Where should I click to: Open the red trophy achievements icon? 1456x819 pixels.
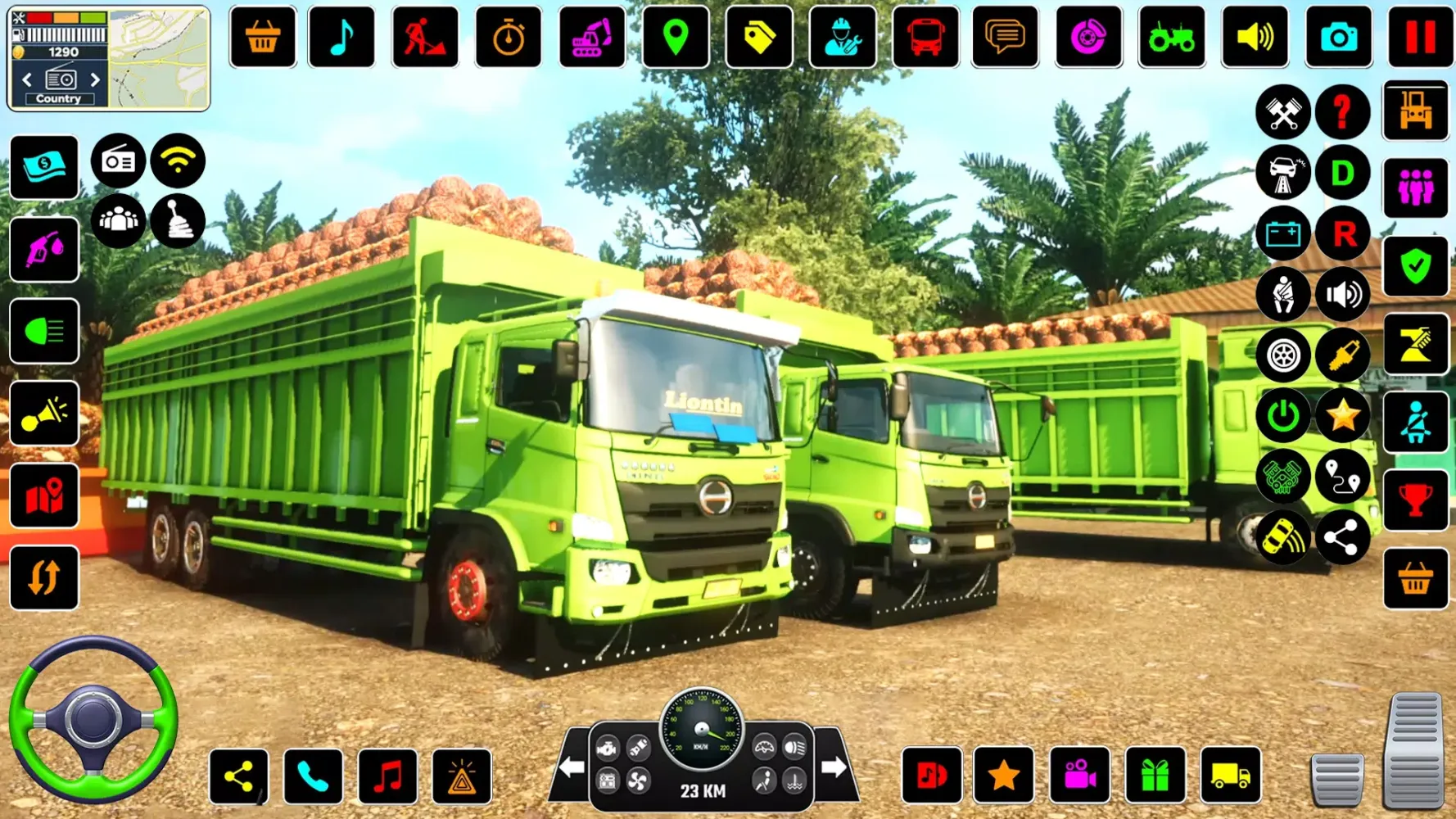click(x=1415, y=499)
